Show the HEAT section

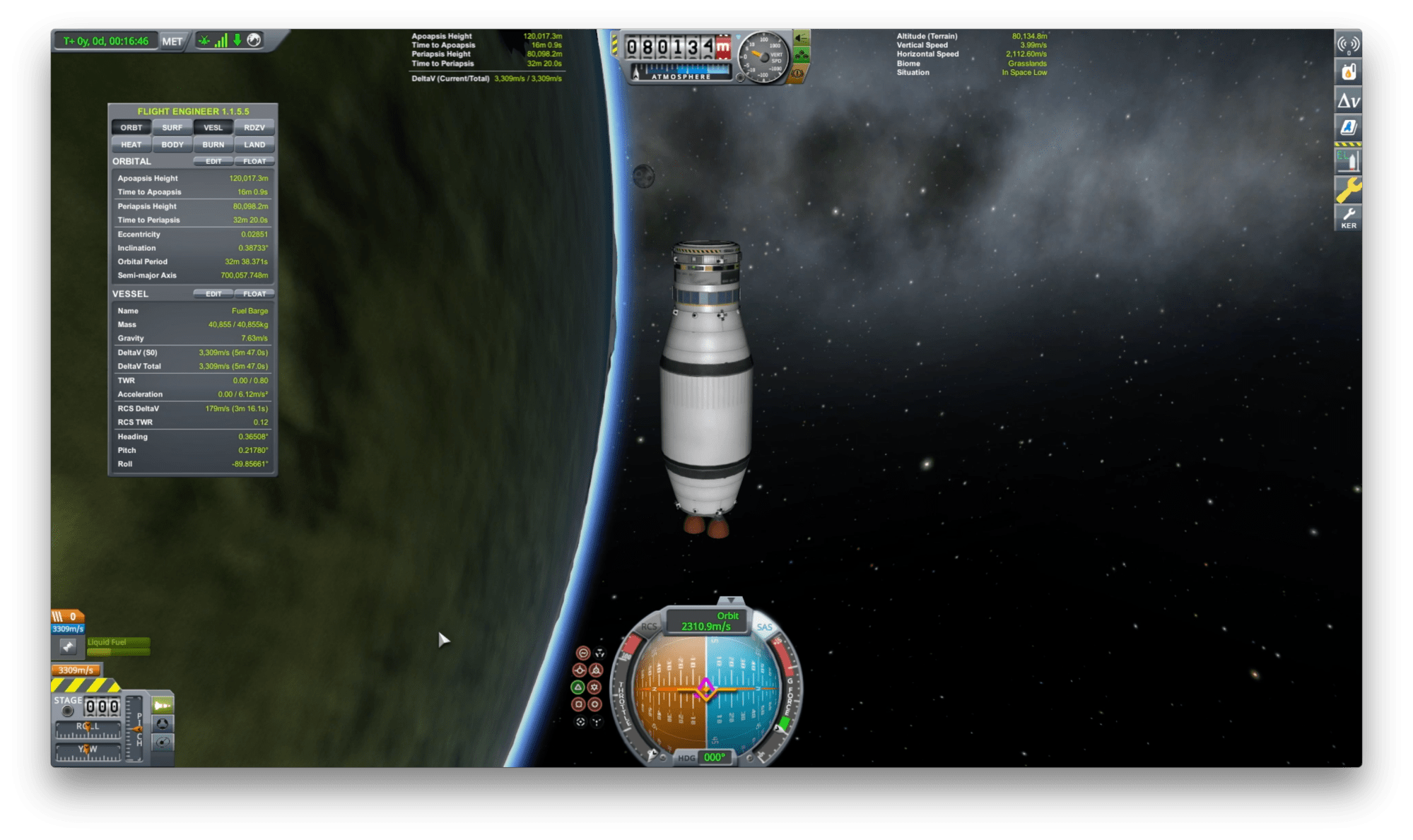coord(131,145)
